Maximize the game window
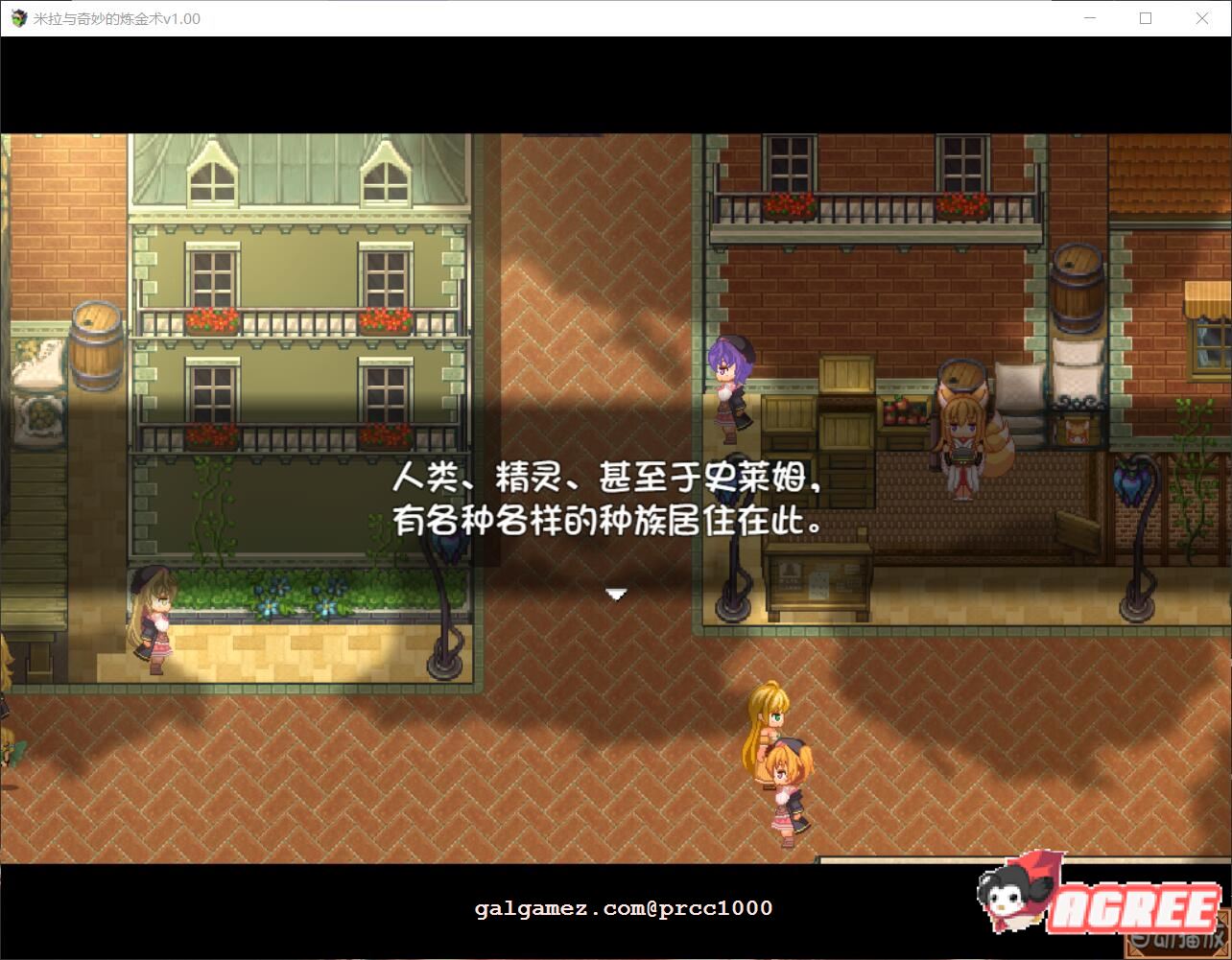 (1146, 18)
